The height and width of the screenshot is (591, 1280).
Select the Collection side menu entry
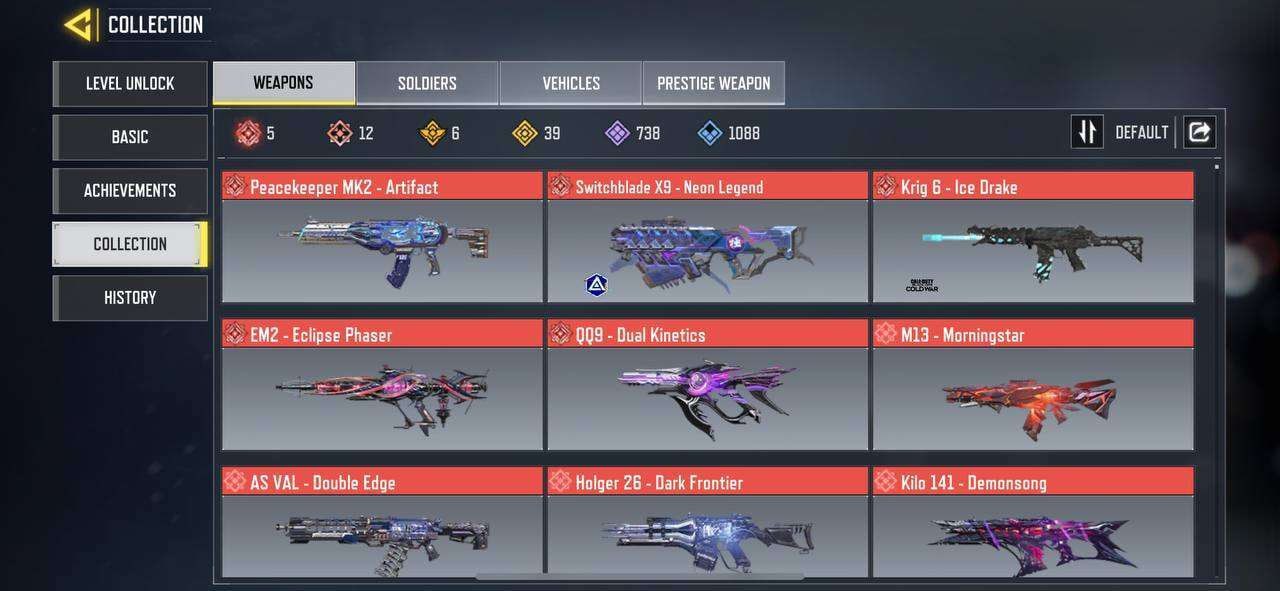tap(130, 244)
